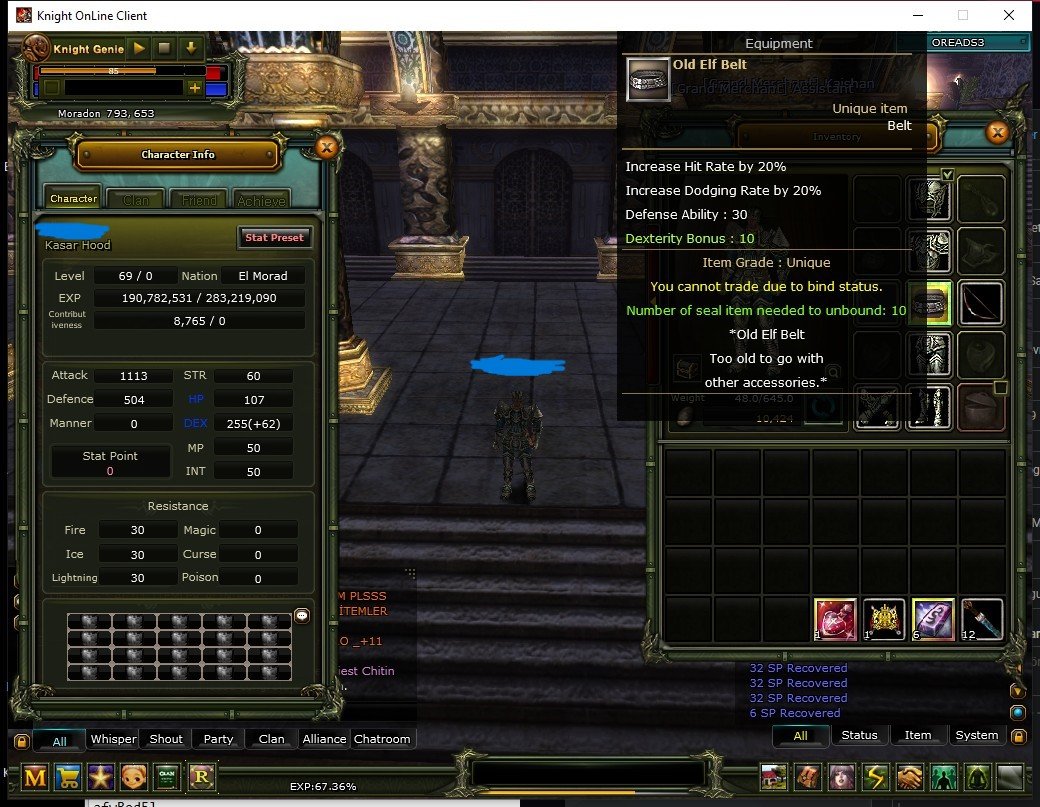Screen dimensions: 1040x807
Task: Close the Inventory window
Action: tap(996, 133)
